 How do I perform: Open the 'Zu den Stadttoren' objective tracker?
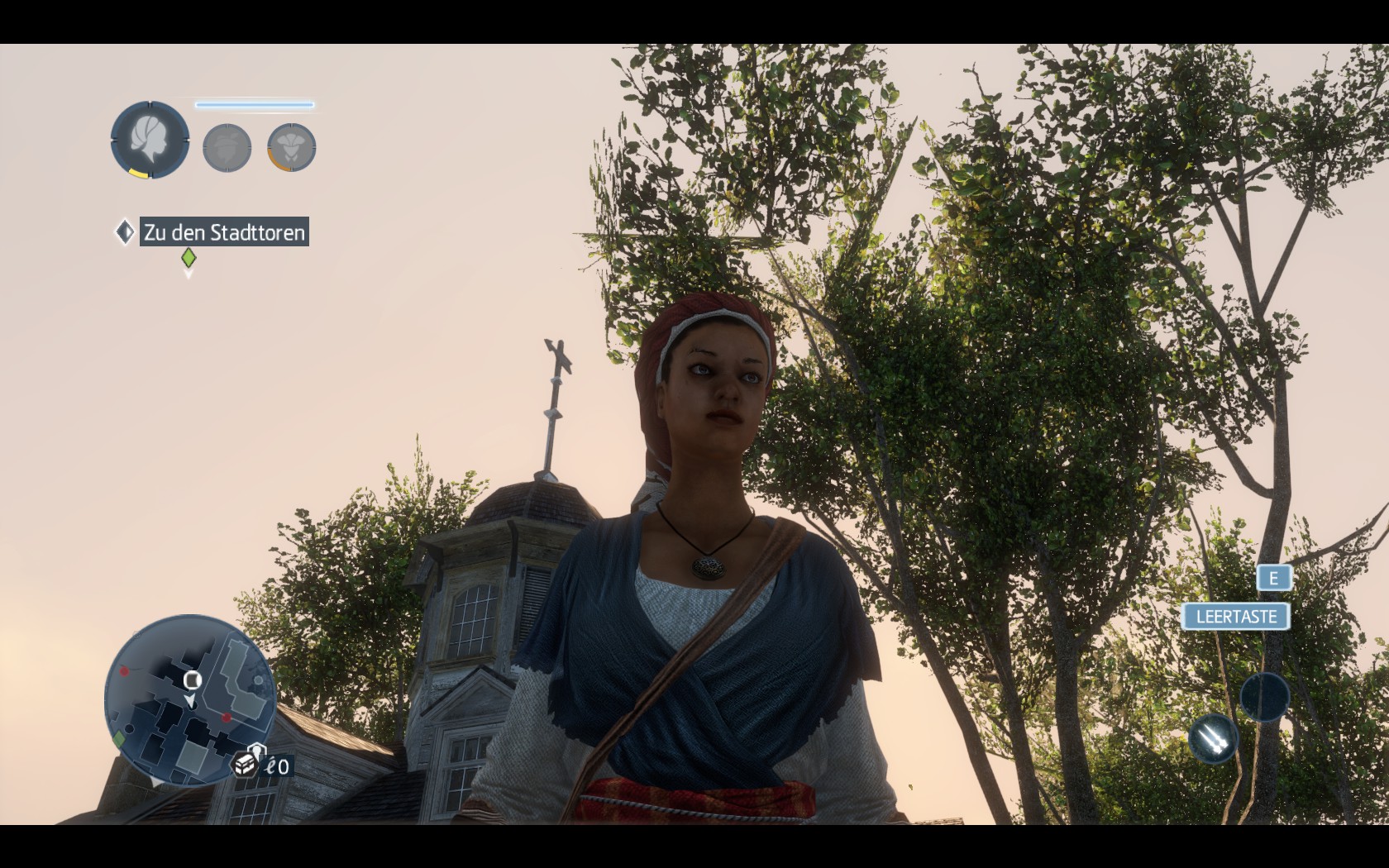[x=224, y=232]
